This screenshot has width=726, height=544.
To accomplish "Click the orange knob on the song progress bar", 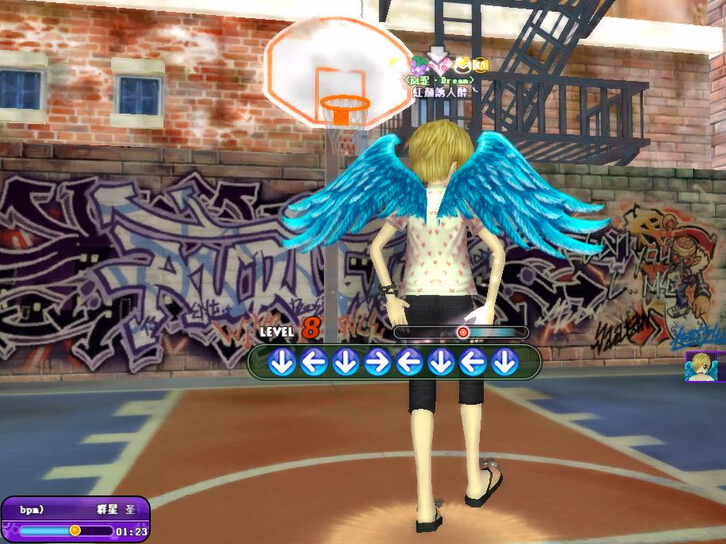I will tap(75, 530).
